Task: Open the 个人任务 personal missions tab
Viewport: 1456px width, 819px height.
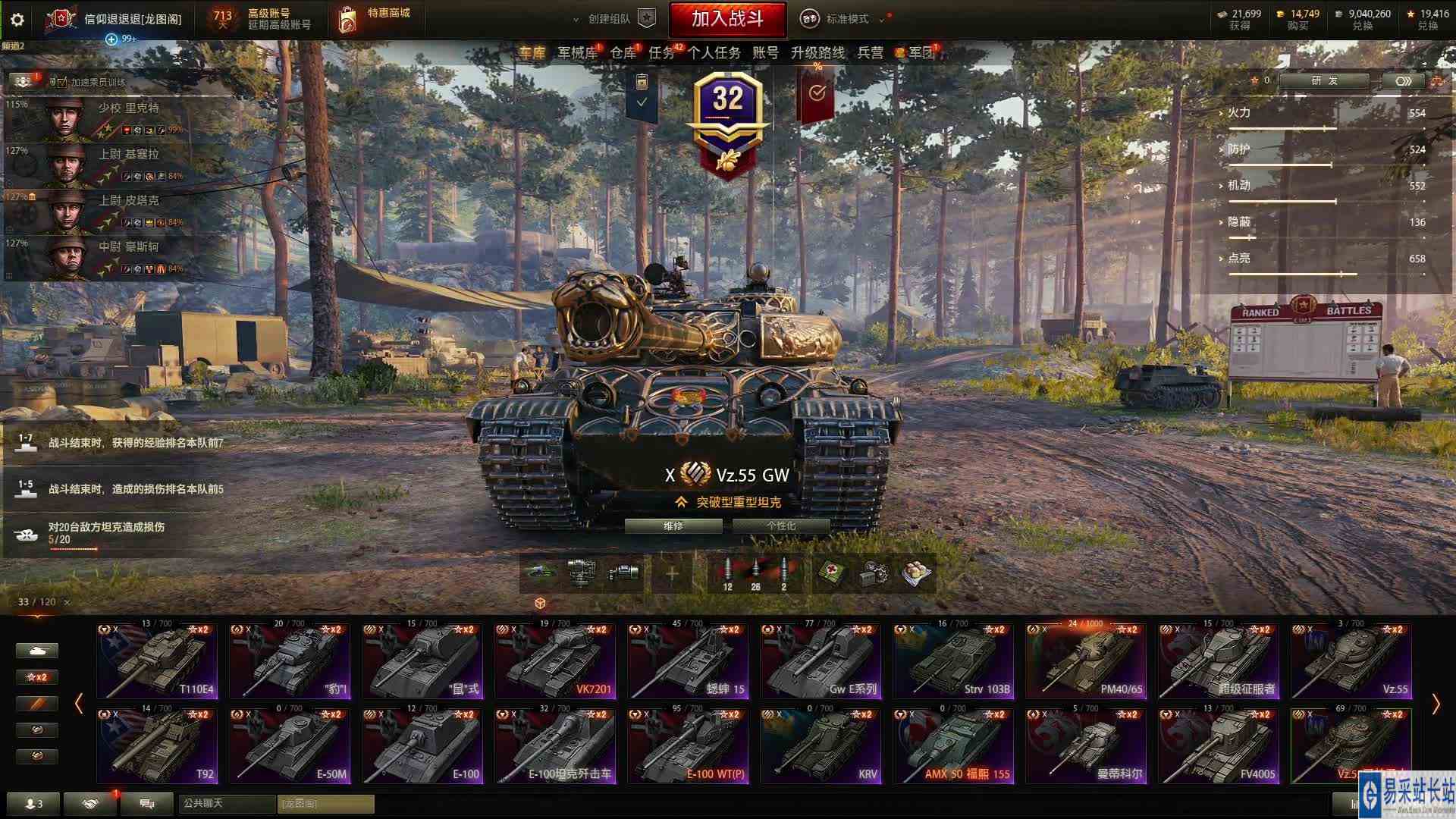Action: click(714, 52)
